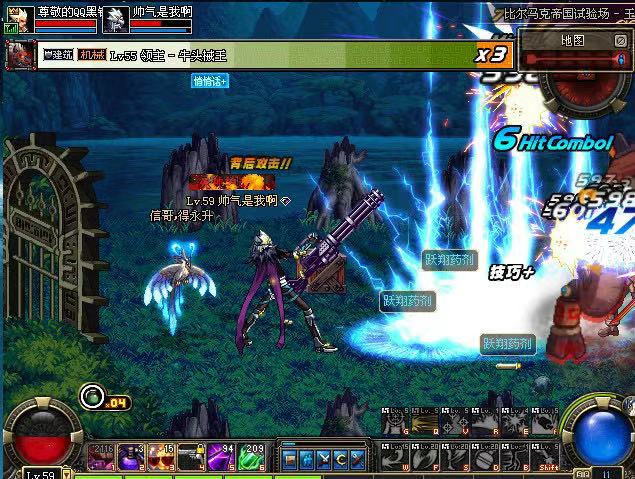Use the gun item in the quick slot
This screenshot has height=479, width=635.
192,456
